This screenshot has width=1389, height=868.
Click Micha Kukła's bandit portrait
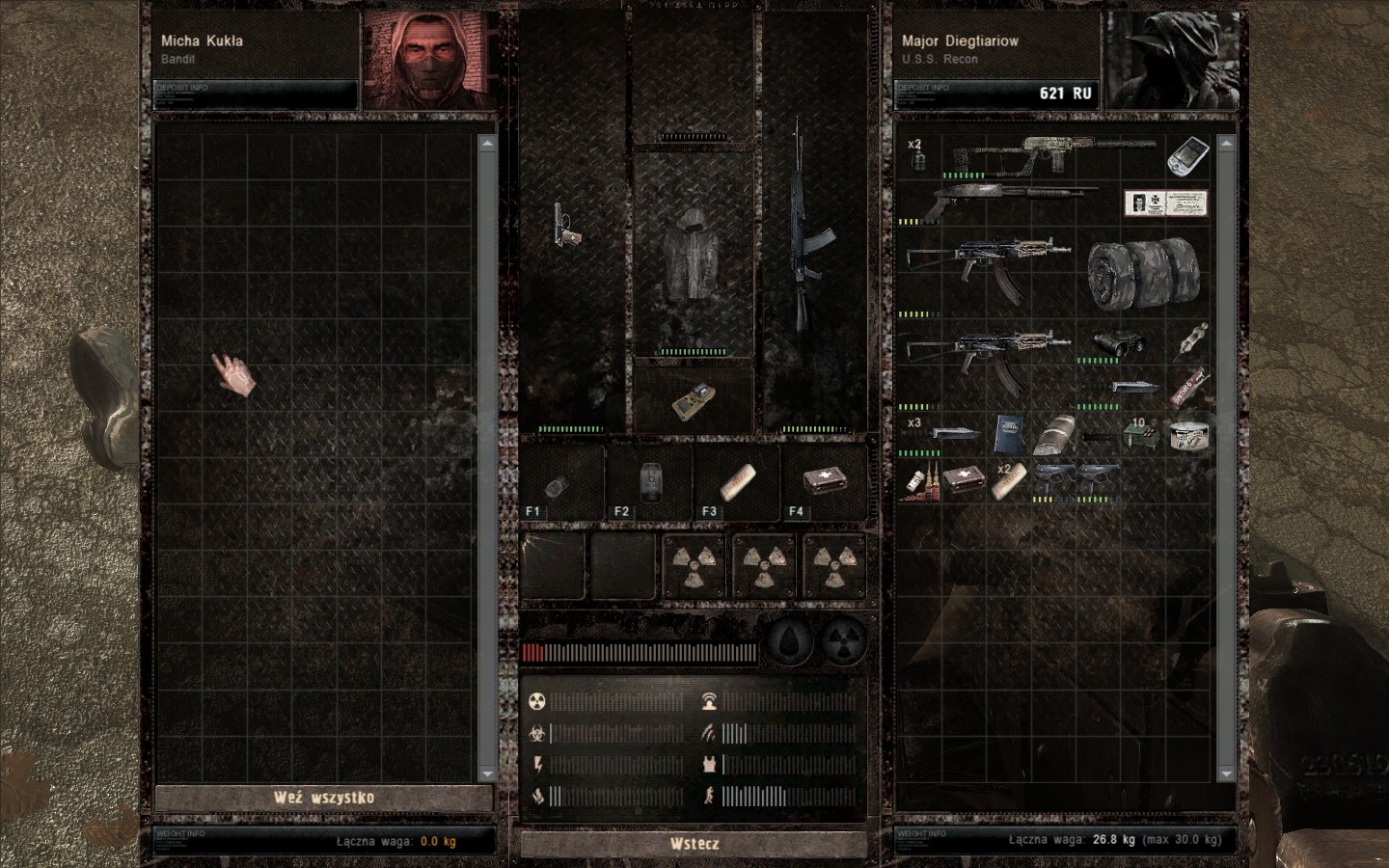click(430, 61)
